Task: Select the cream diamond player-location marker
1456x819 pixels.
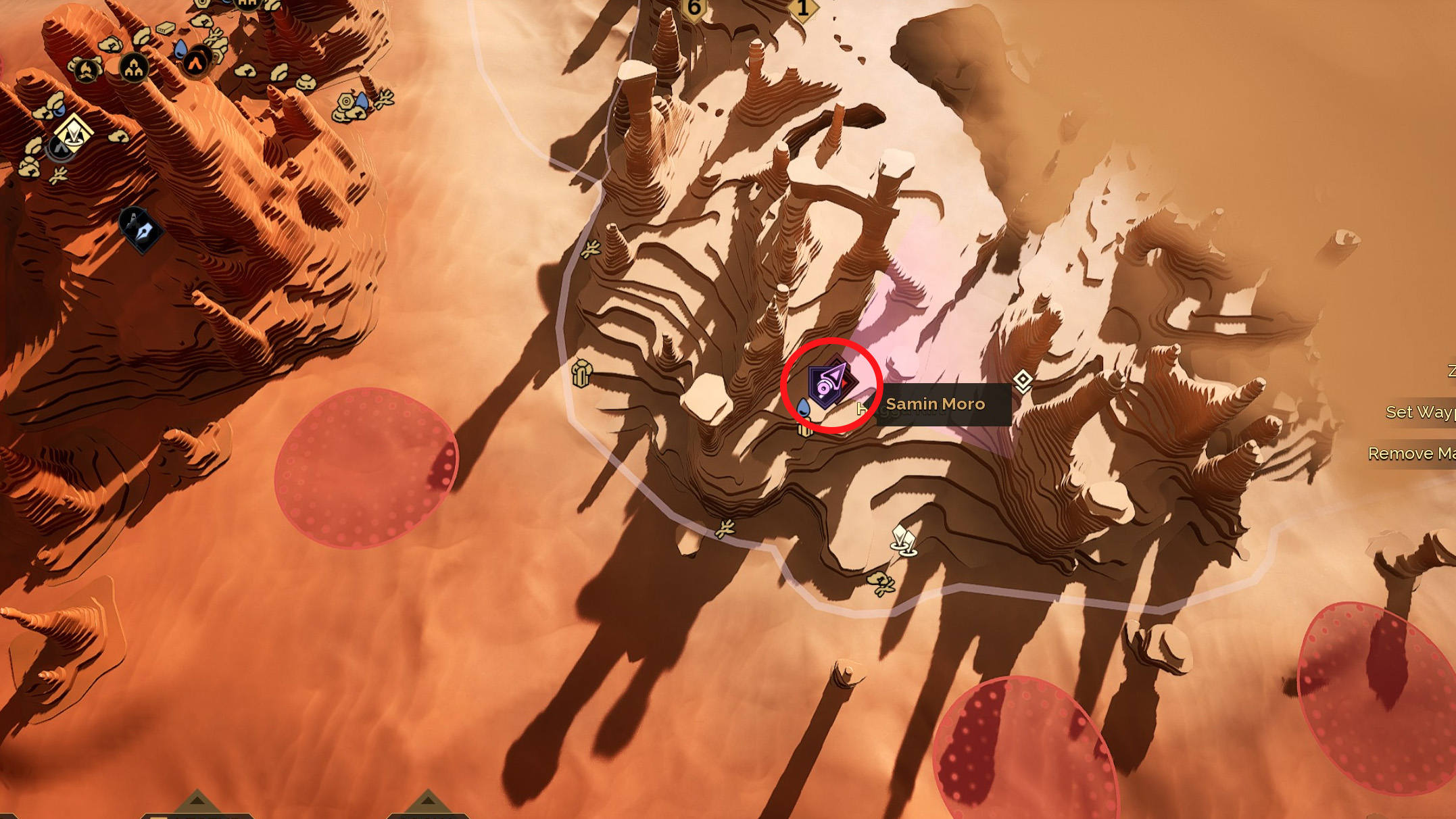Action: click(73, 133)
